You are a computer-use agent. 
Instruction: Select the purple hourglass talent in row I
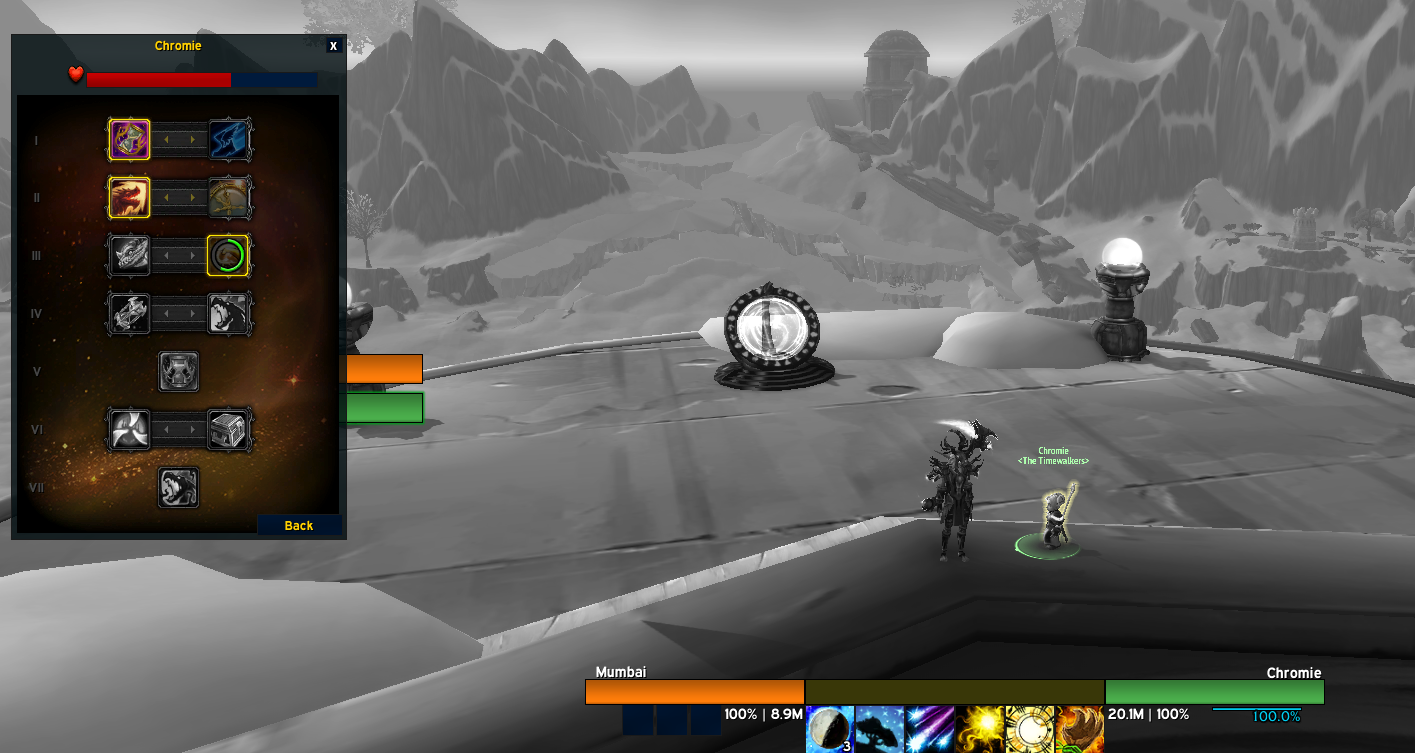pyautogui.click(x=130, y=140)
